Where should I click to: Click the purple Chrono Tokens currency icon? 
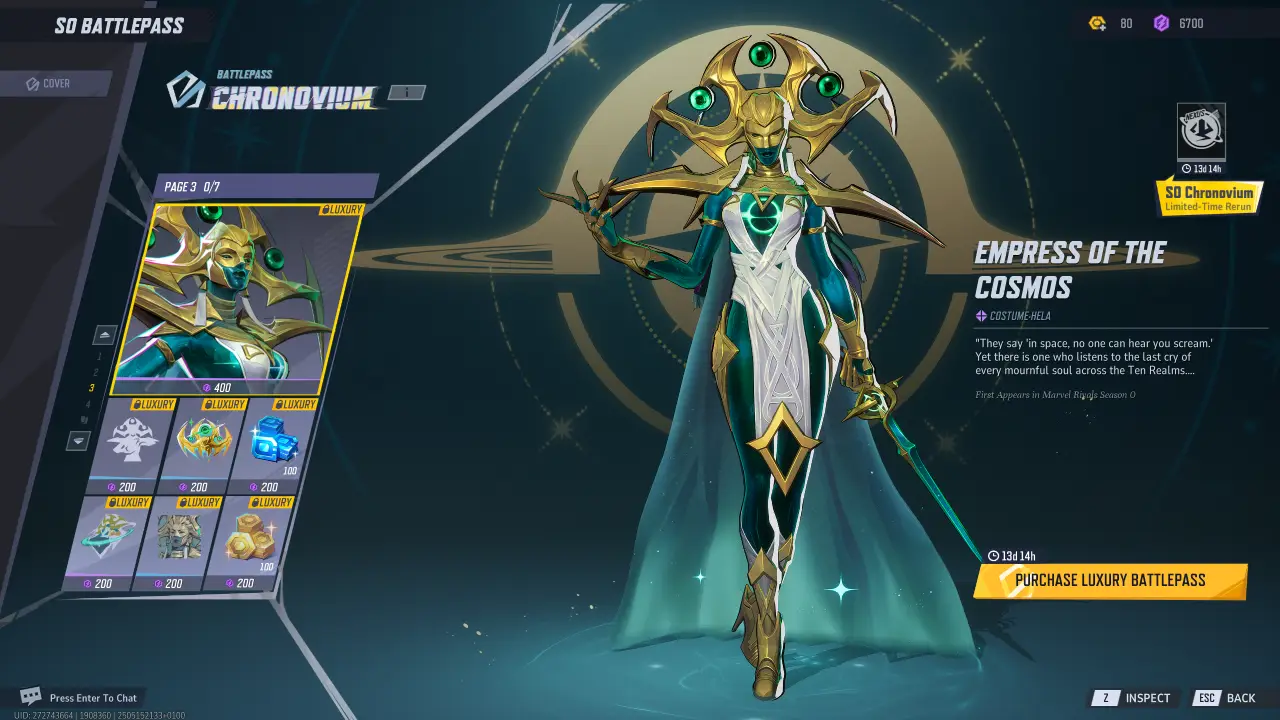[x=1161, y=23]
